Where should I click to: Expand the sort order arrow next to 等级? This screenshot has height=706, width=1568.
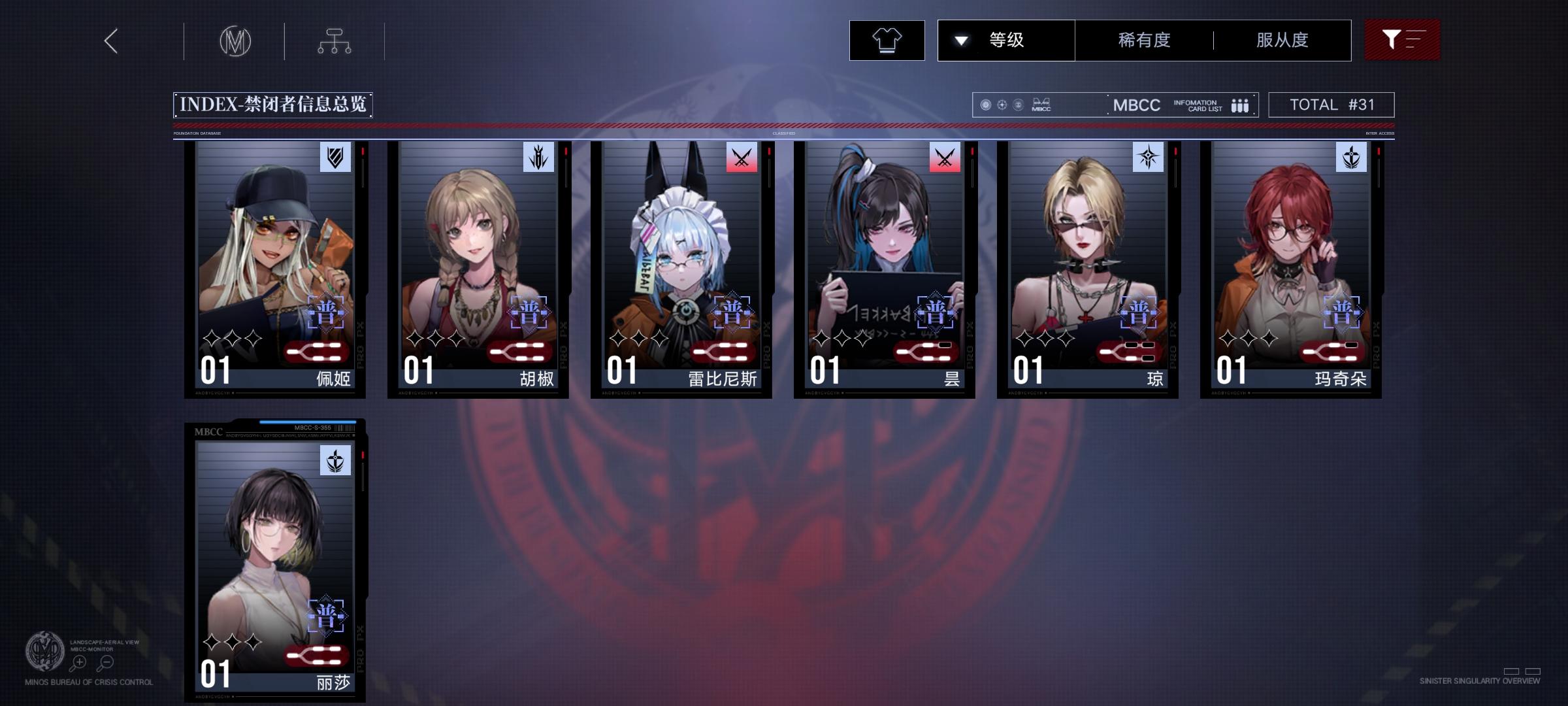[960, 40]
